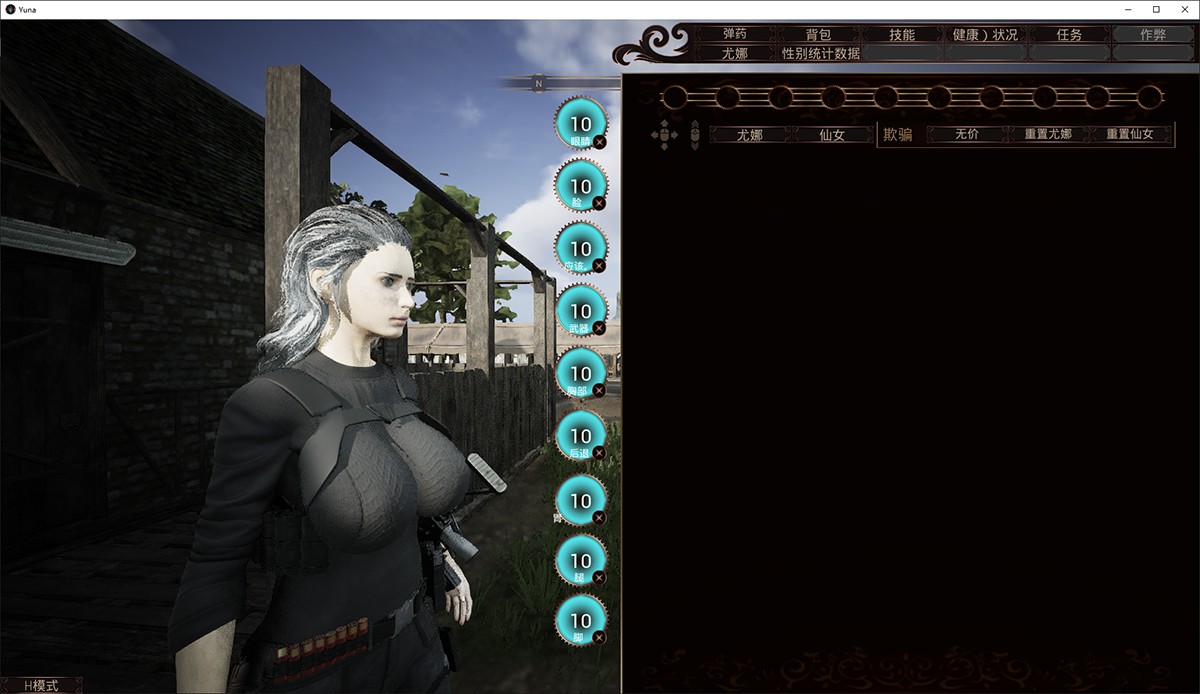Show the 健康状况 (Health status) tab
This screenshot has height=694, width=1200.
(x=985, y=34)
